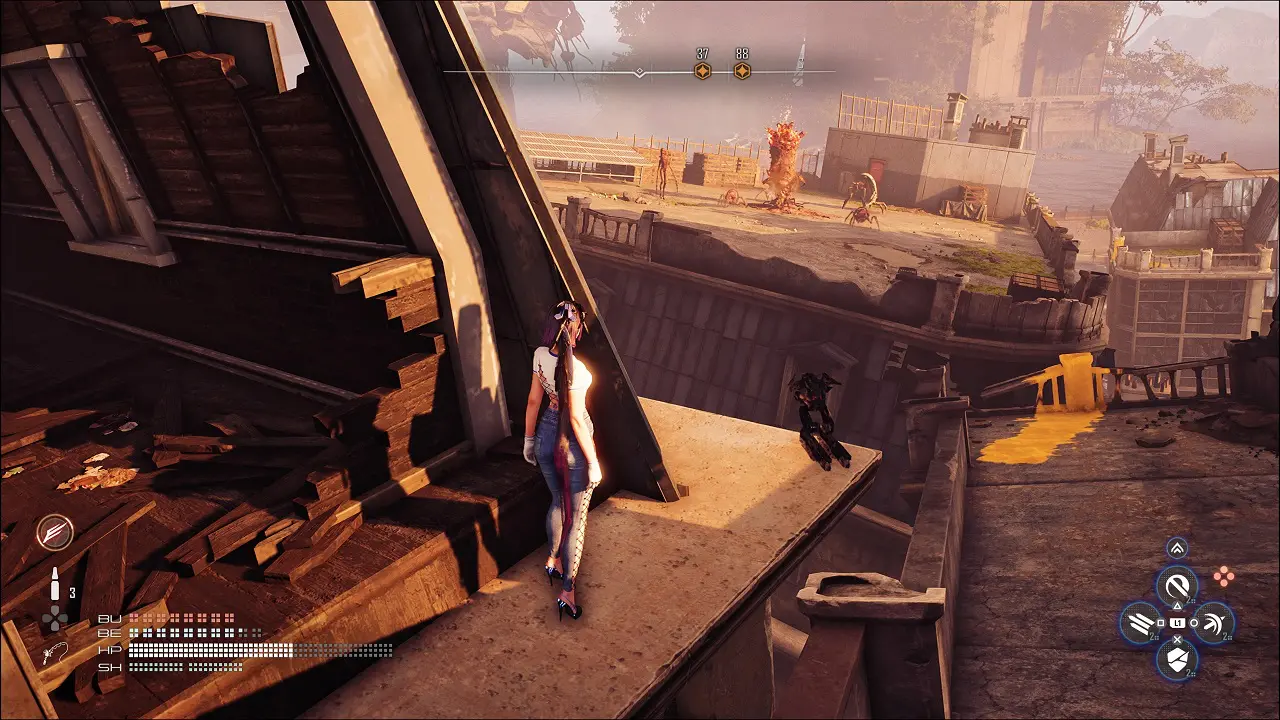The width and height of the screenshot is (1280, 720).
Task: Select the circular wing feather icon
Action: 55,533
